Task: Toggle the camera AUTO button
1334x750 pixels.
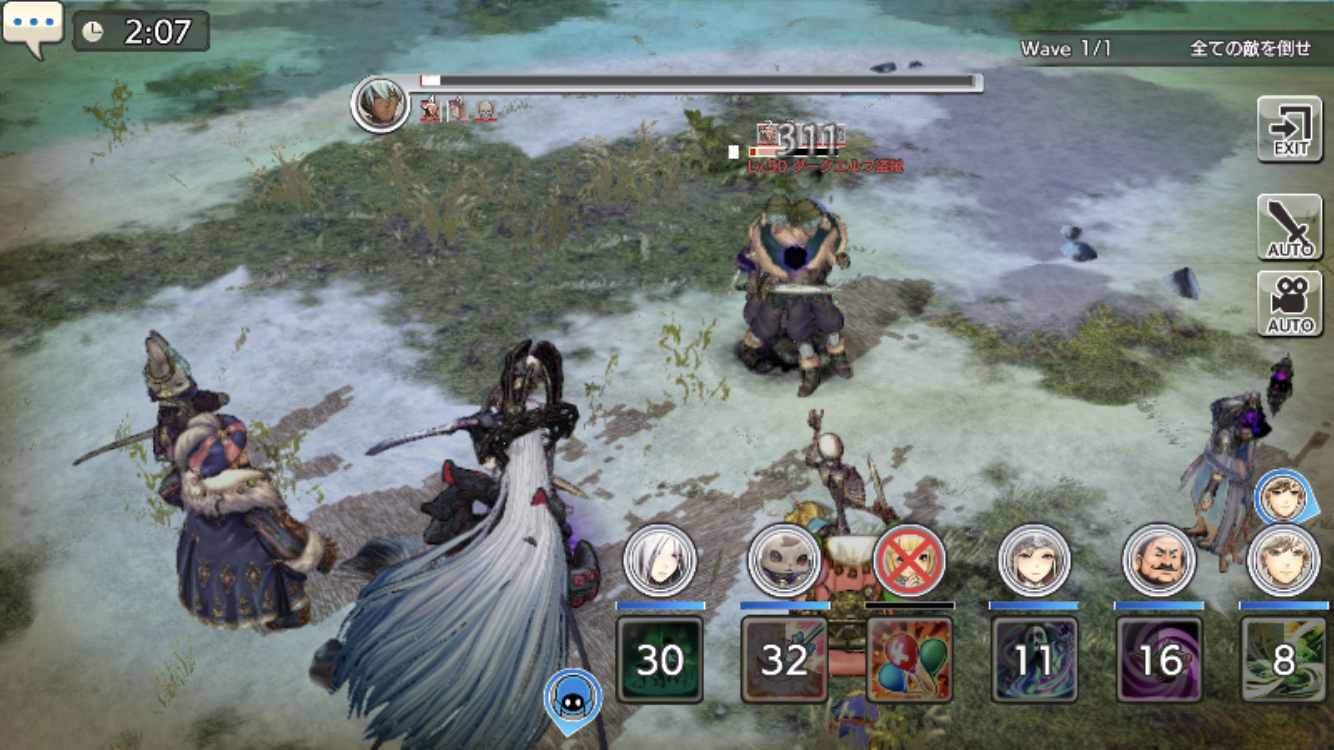Action: (x=1290, y=304)
